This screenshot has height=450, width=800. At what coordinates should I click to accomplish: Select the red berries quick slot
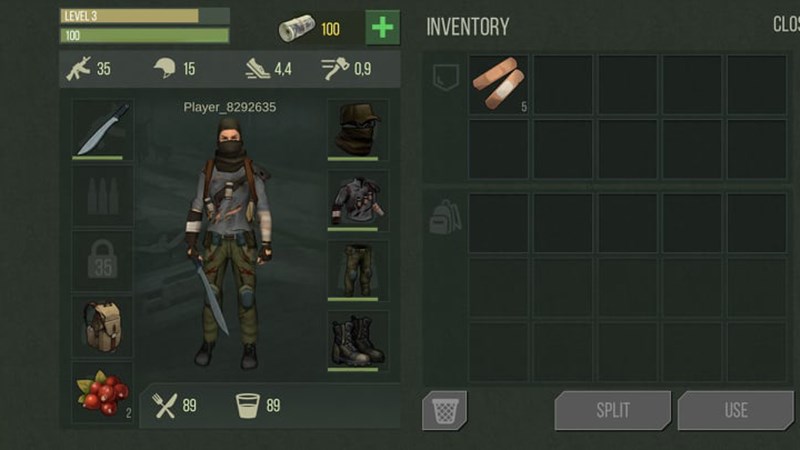pos(102,391)
